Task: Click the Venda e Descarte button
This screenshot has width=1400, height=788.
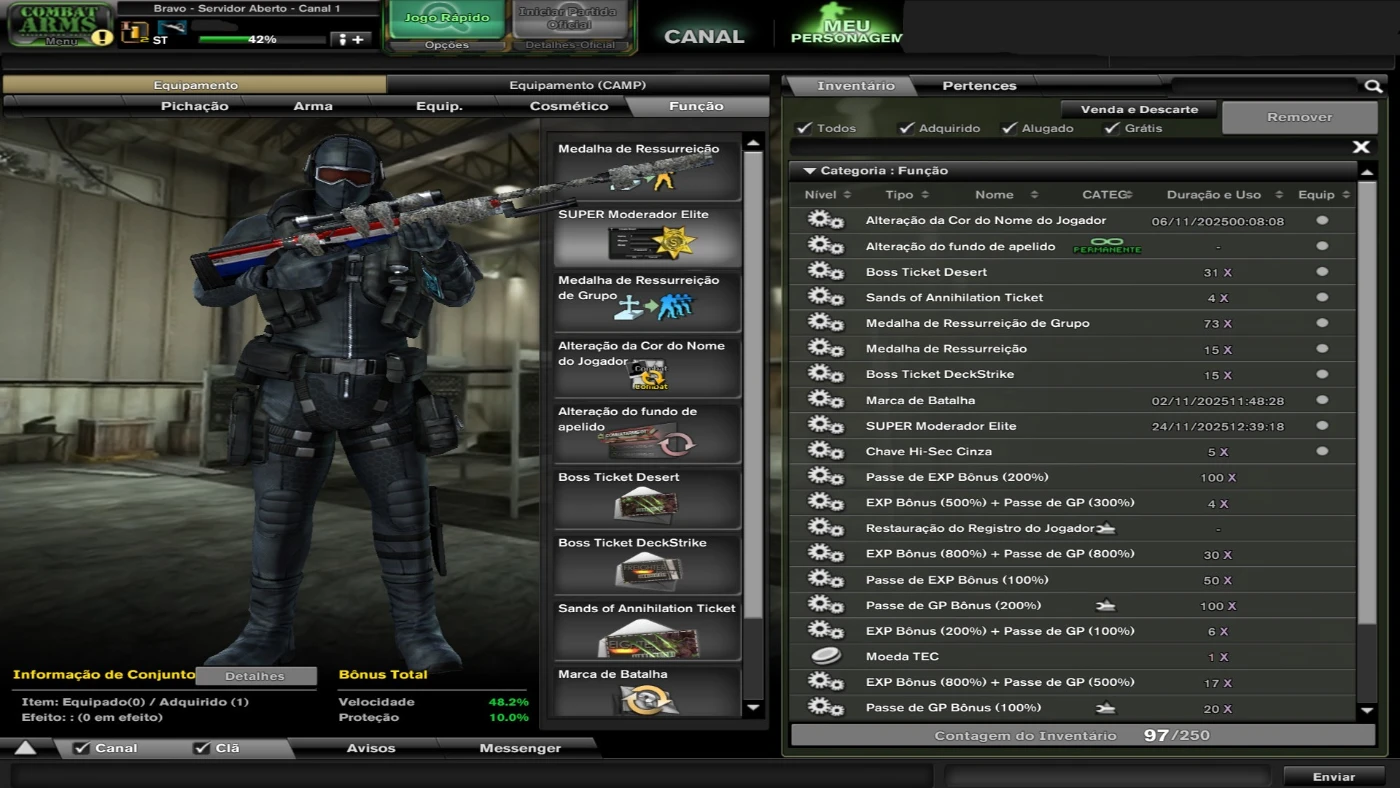Action: point(1139,109)
